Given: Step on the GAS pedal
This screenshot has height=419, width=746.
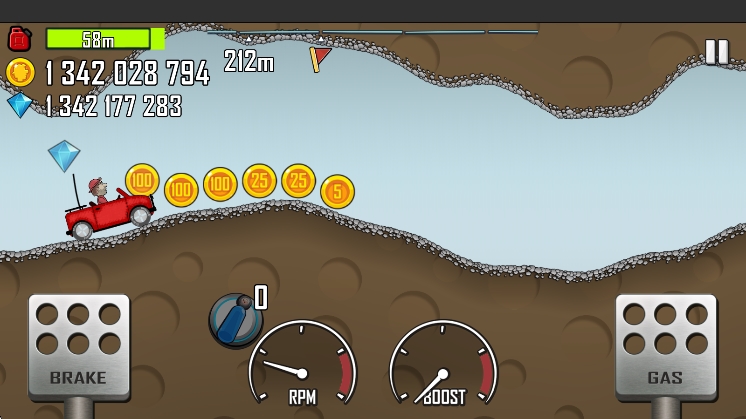Looking at the screenshot, I should 665,345.
